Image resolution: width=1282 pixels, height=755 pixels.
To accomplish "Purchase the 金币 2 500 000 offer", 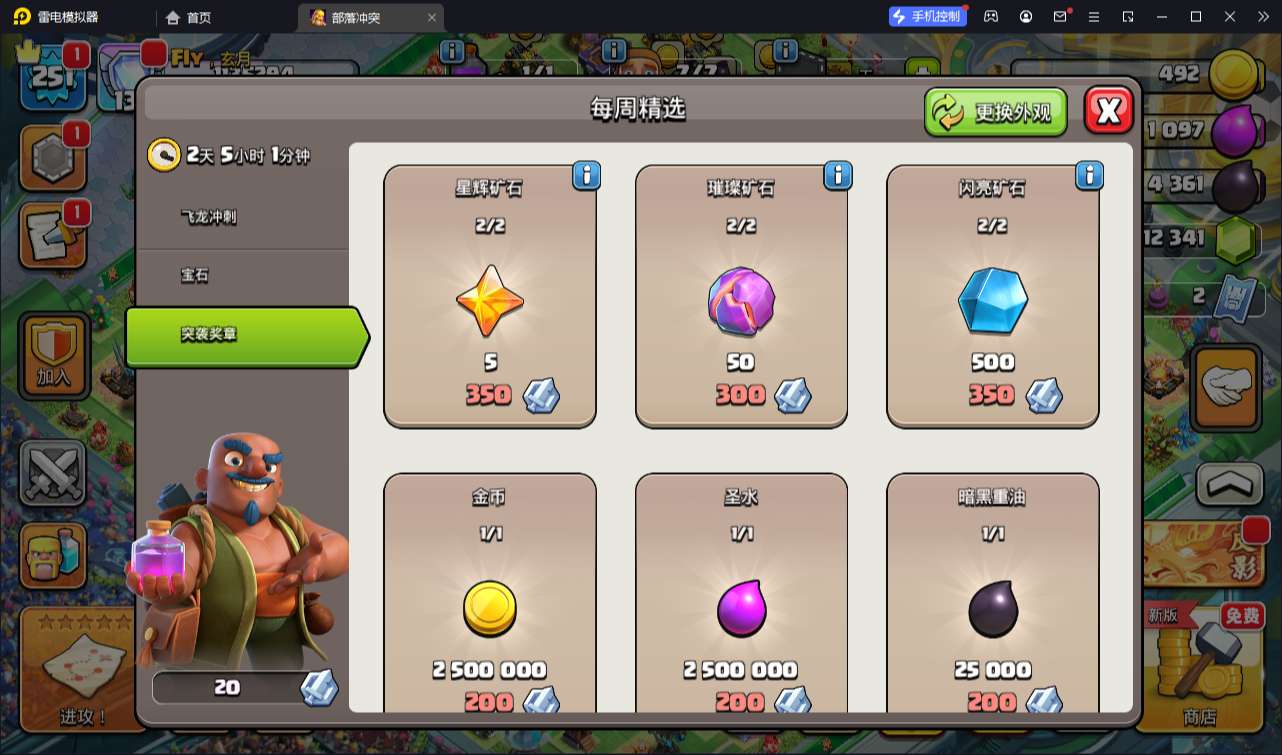I will tap(490, 595).
